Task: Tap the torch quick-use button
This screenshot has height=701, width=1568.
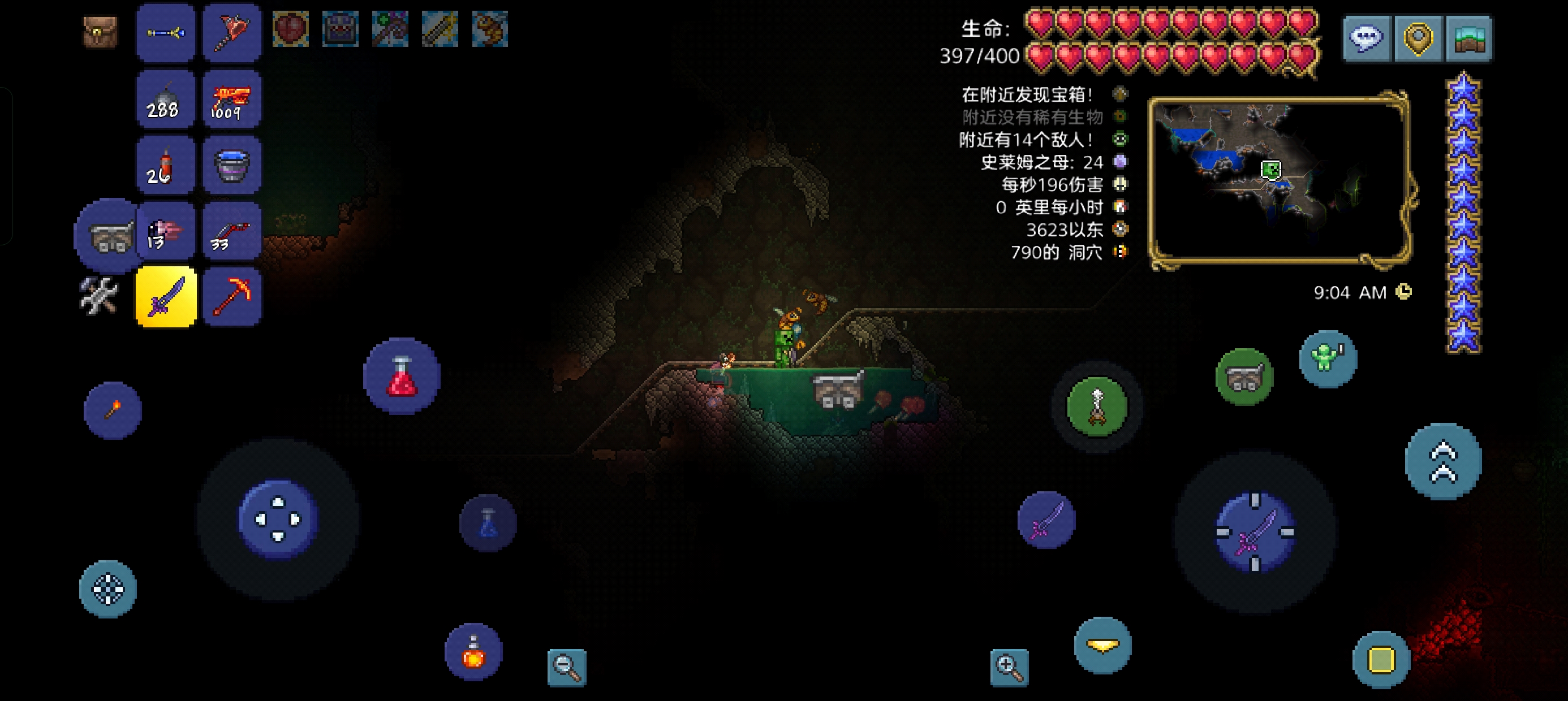Action: click(x=113, y=410)
